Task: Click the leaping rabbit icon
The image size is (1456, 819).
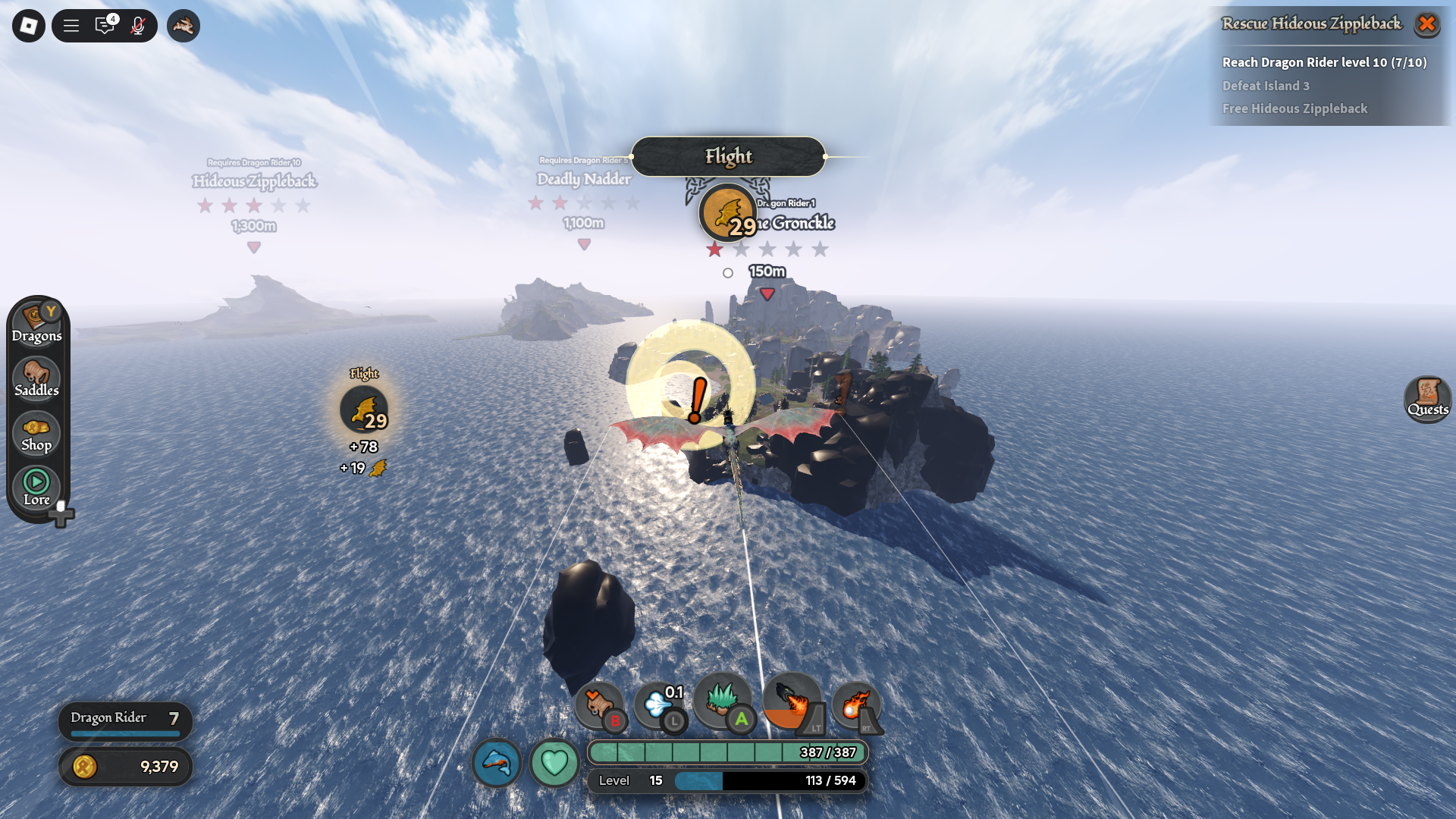Action: coord(184,26)
